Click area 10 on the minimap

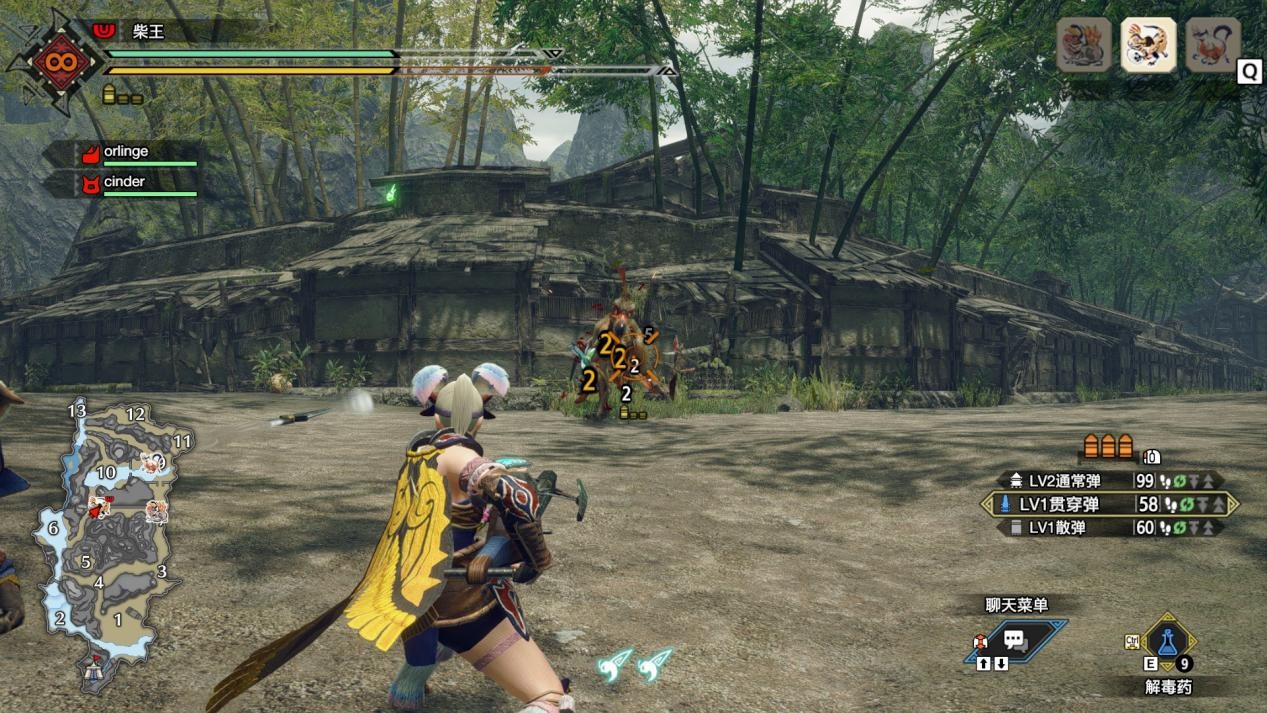(106, 472)
